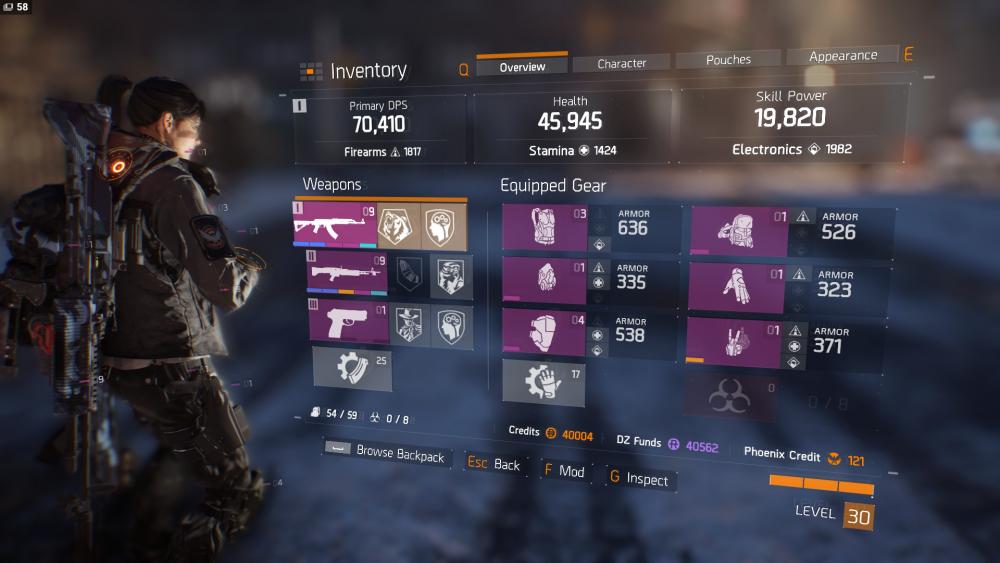Open the gear mods slot showing 17

coord(543,383)
